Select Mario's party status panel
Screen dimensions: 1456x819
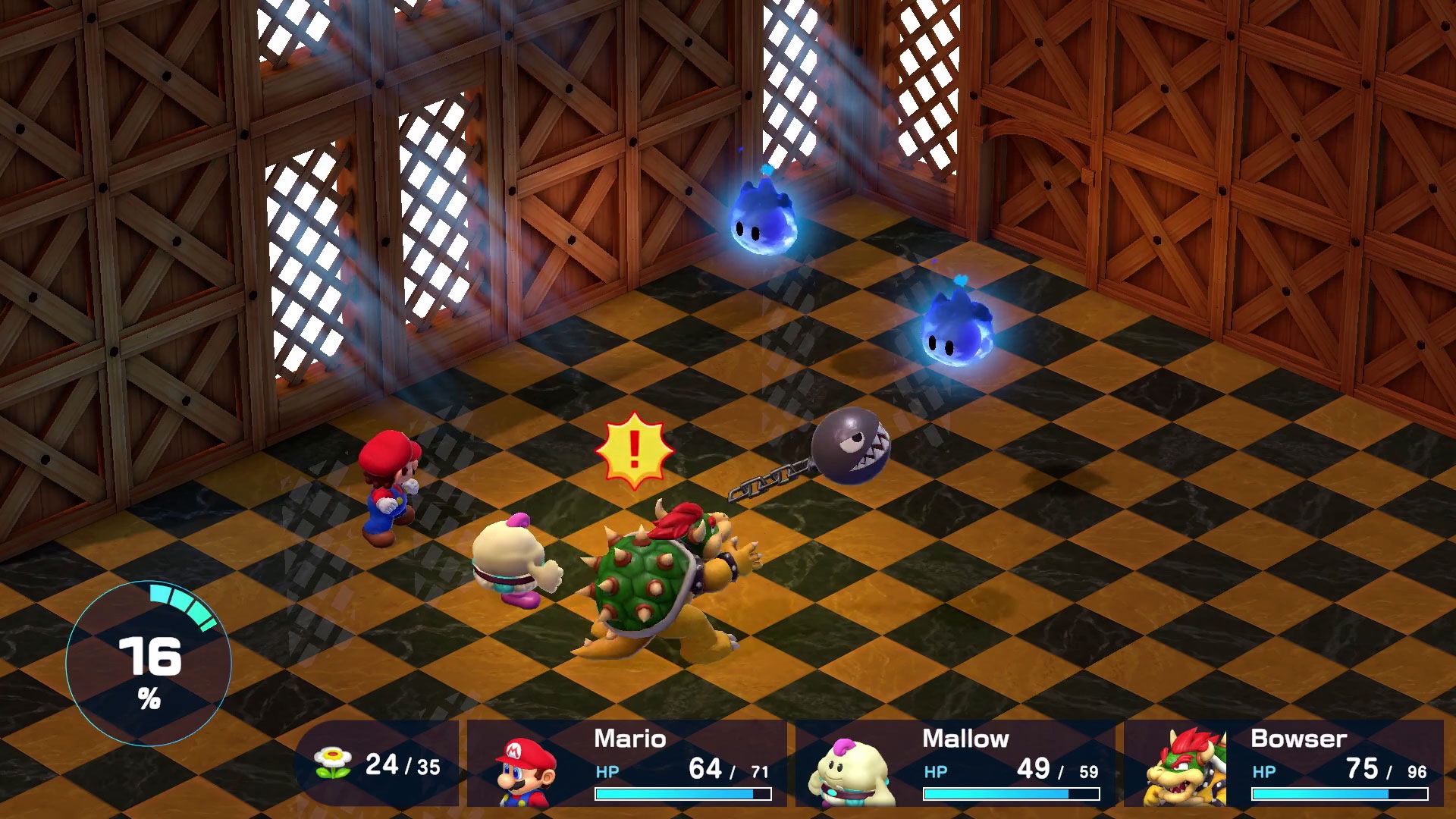click(626, 763)
